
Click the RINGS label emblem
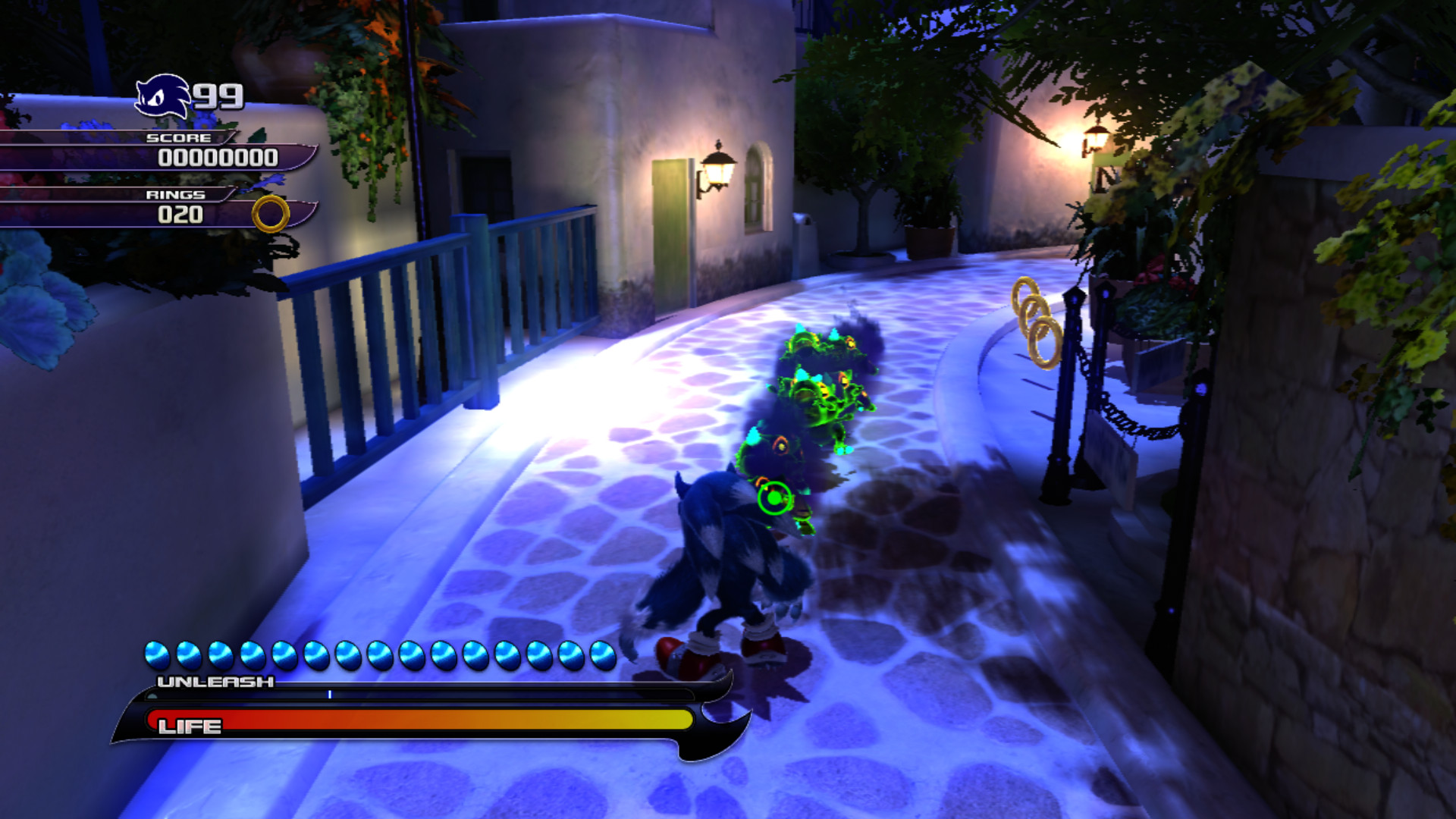click(176, 195)
